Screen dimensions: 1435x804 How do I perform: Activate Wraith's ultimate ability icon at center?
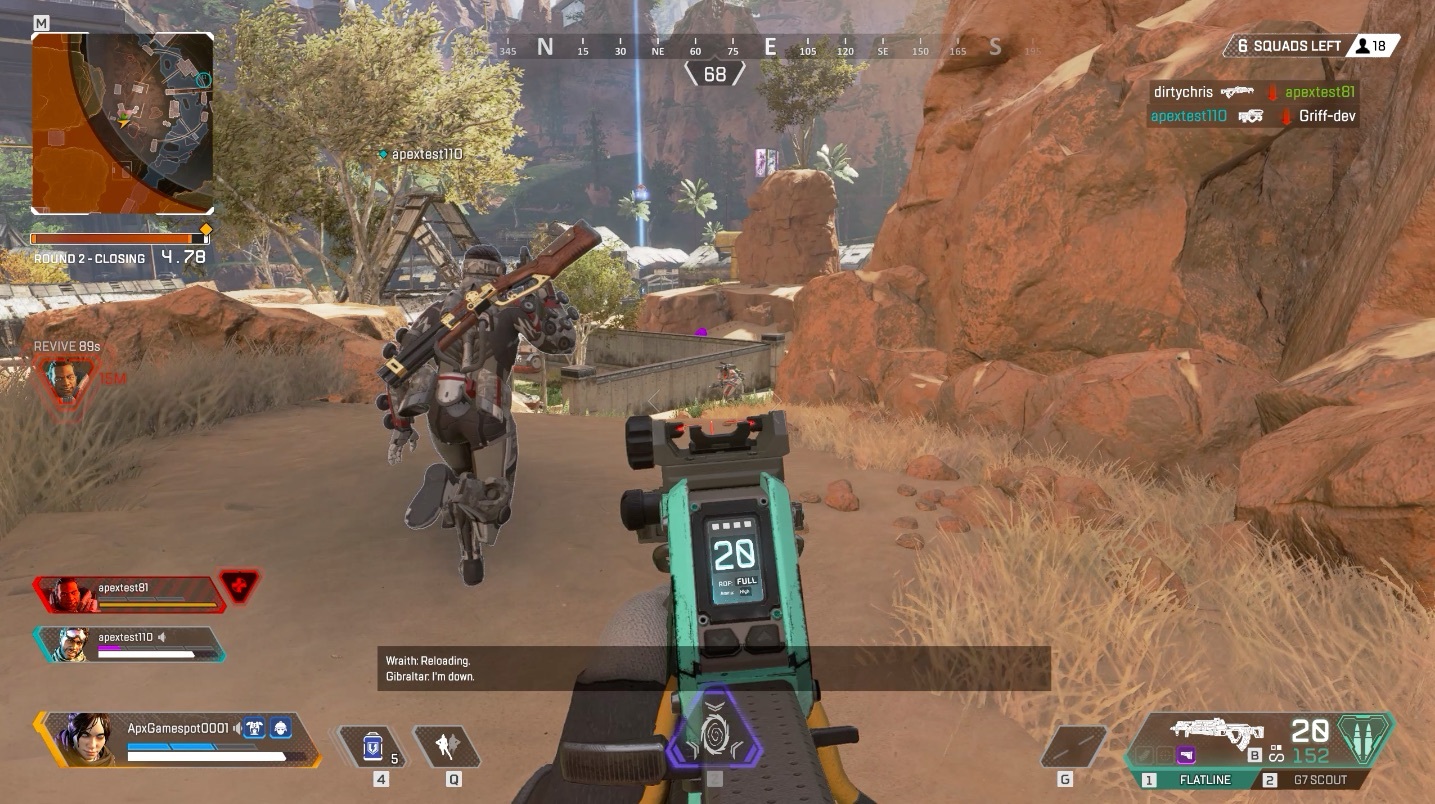(714, 733)
